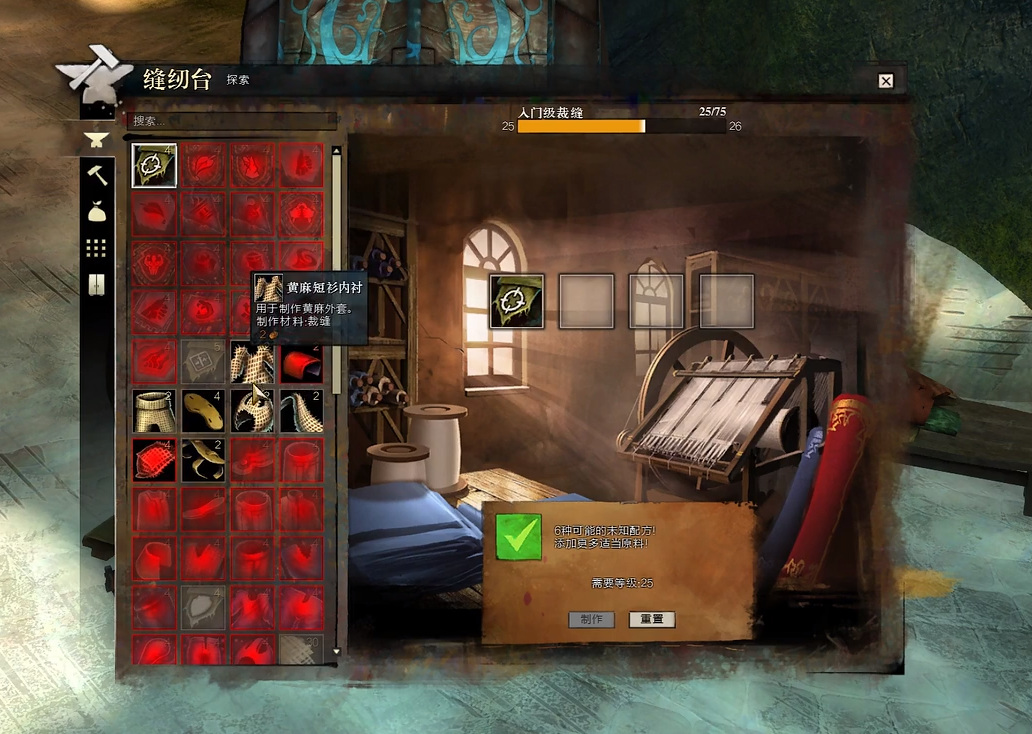
Task: Select the tan leather strap item
Action: click(x=204, y=460)
